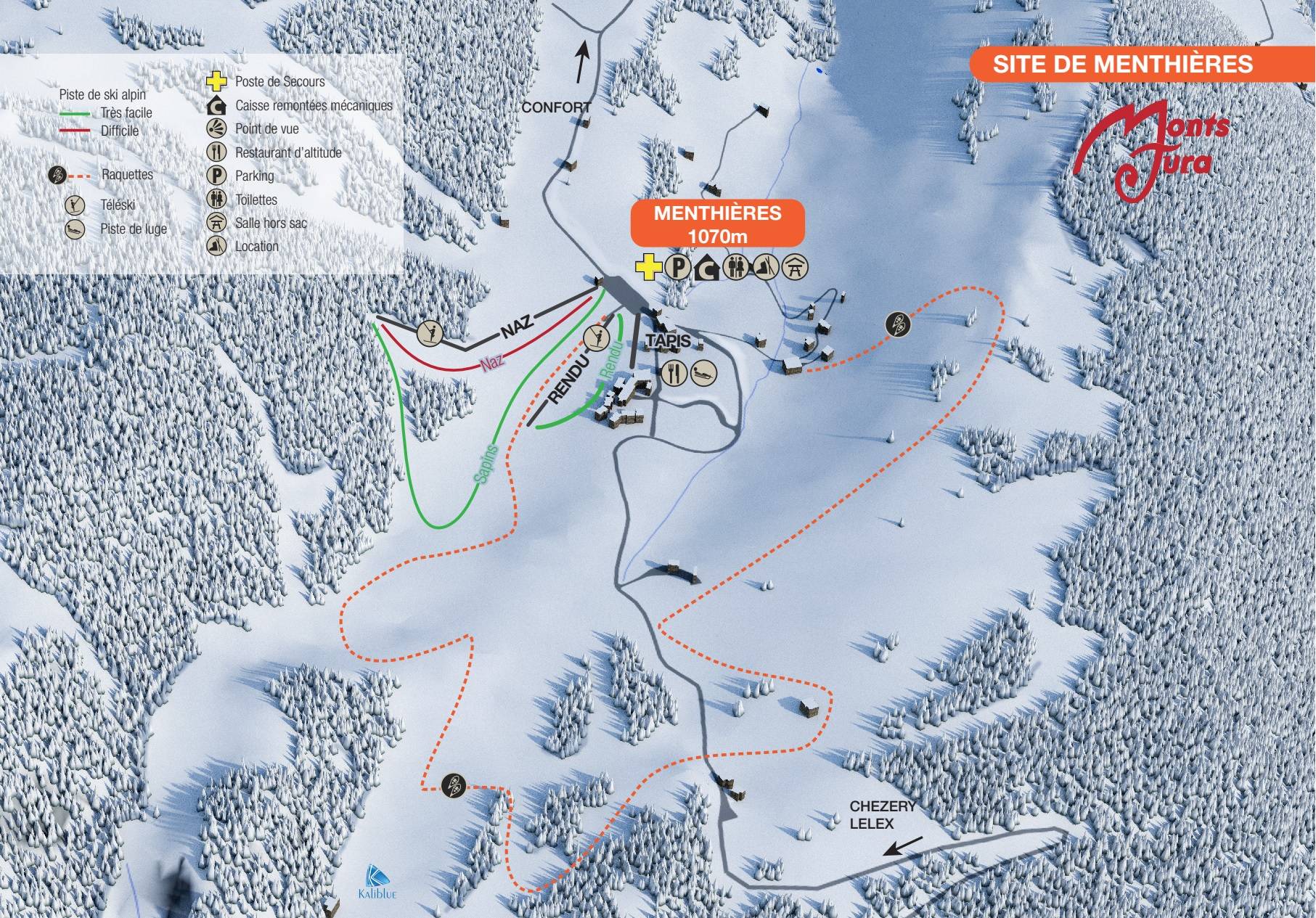Select the parking marker beneath the Menthières label
Screen dimensions: 1316x918
coord(675,269)
